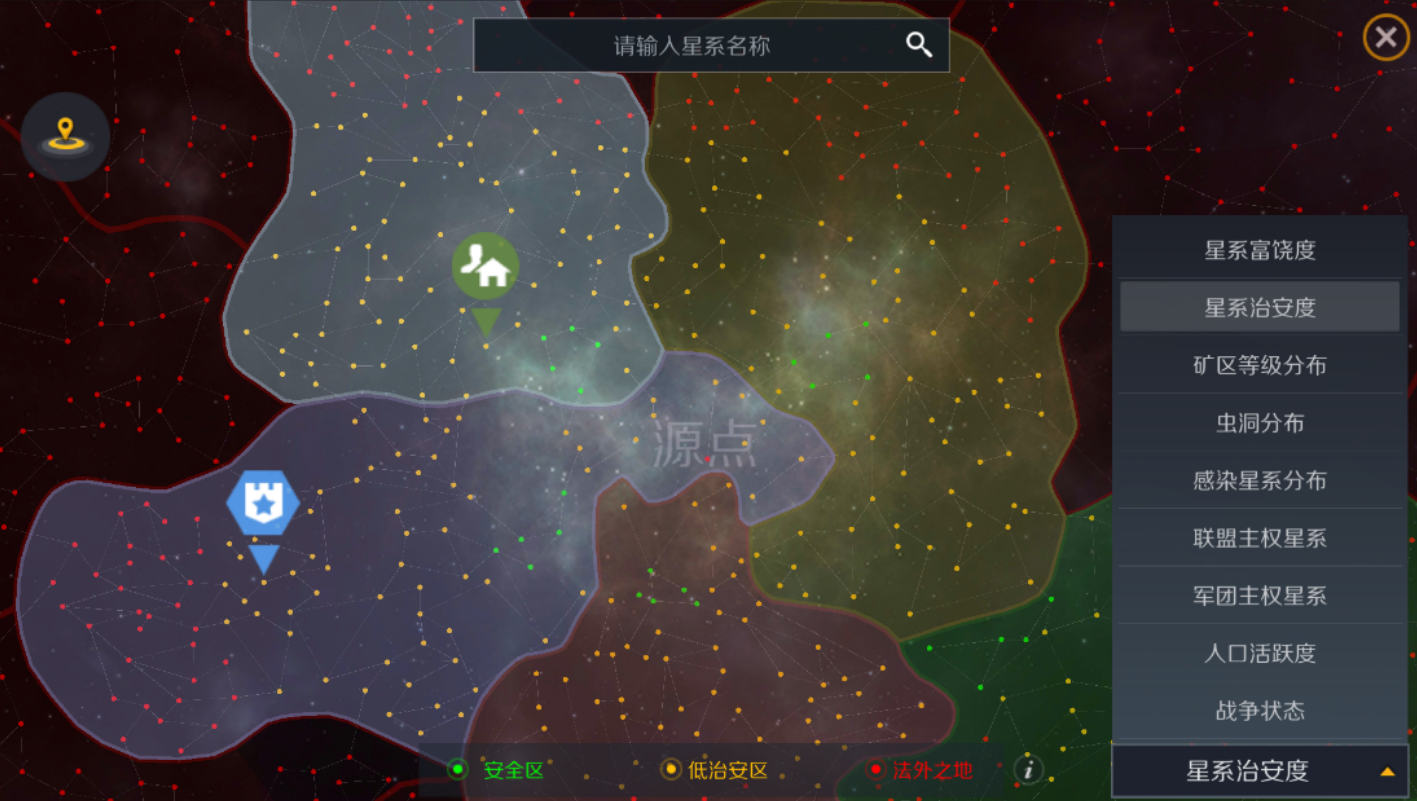Select 感染星系分布 filter option

[x=1259, y=481]
